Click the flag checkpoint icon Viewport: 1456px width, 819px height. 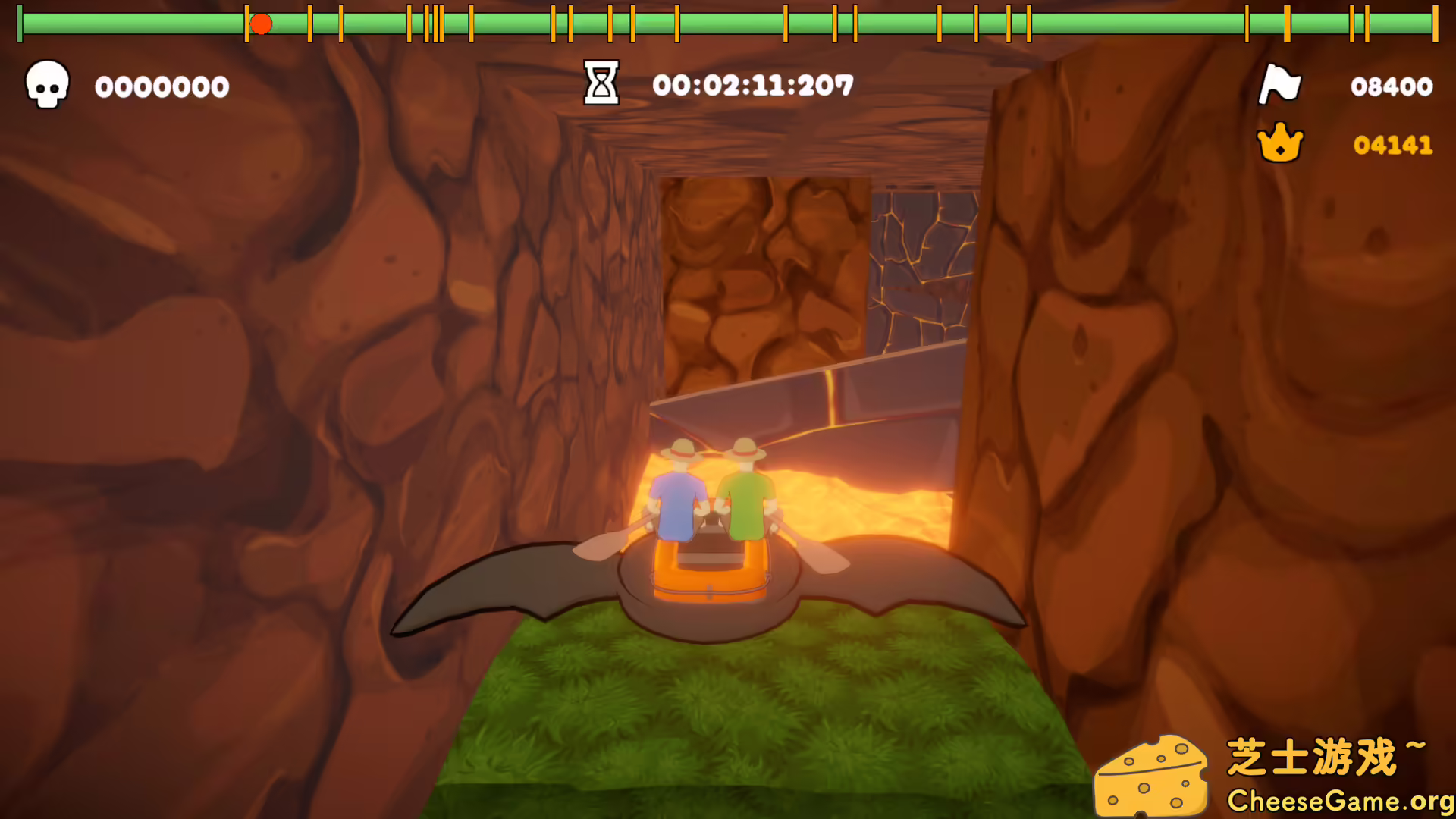[1280, 85]
